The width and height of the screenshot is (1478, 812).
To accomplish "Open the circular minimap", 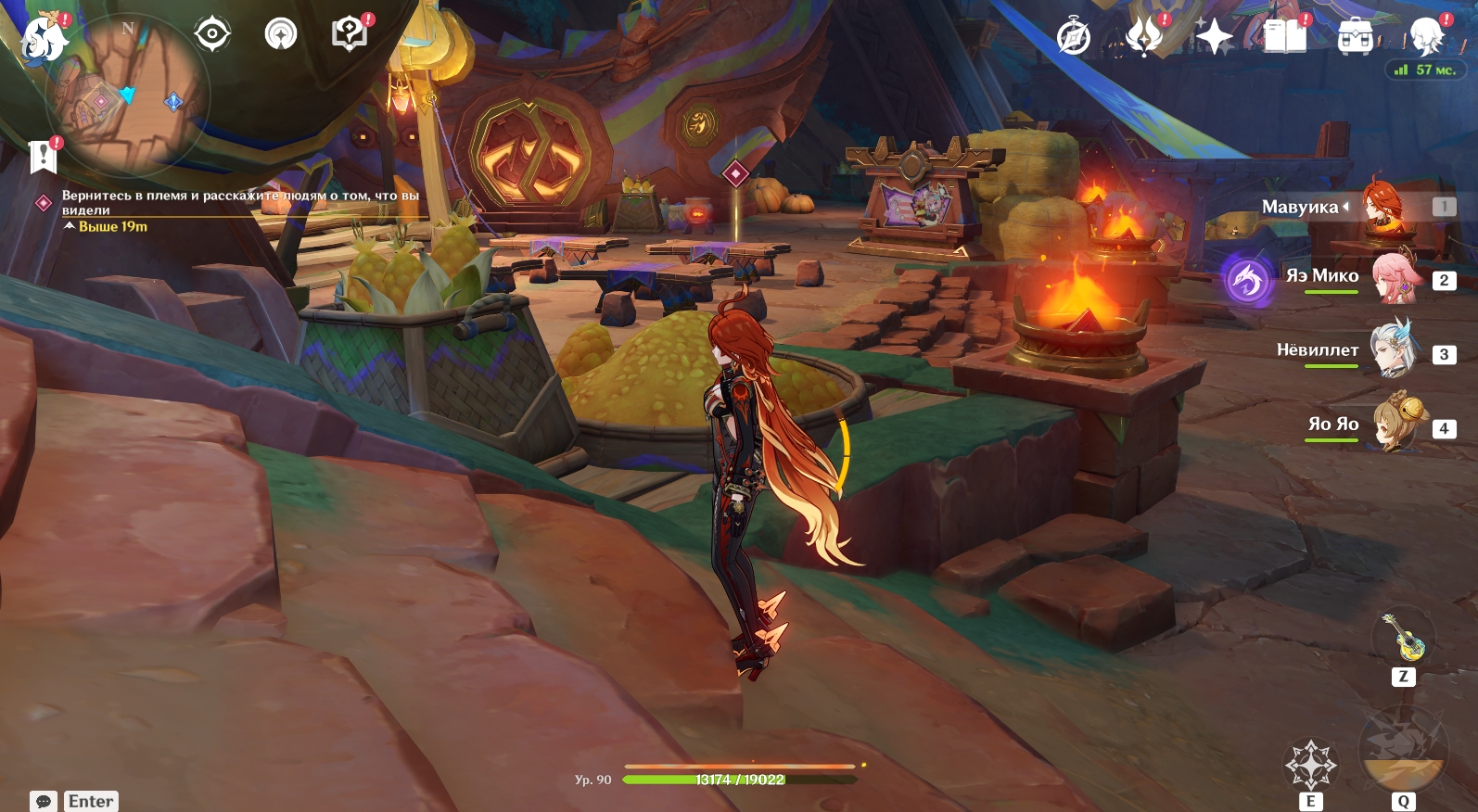I will tap(130, 93).
